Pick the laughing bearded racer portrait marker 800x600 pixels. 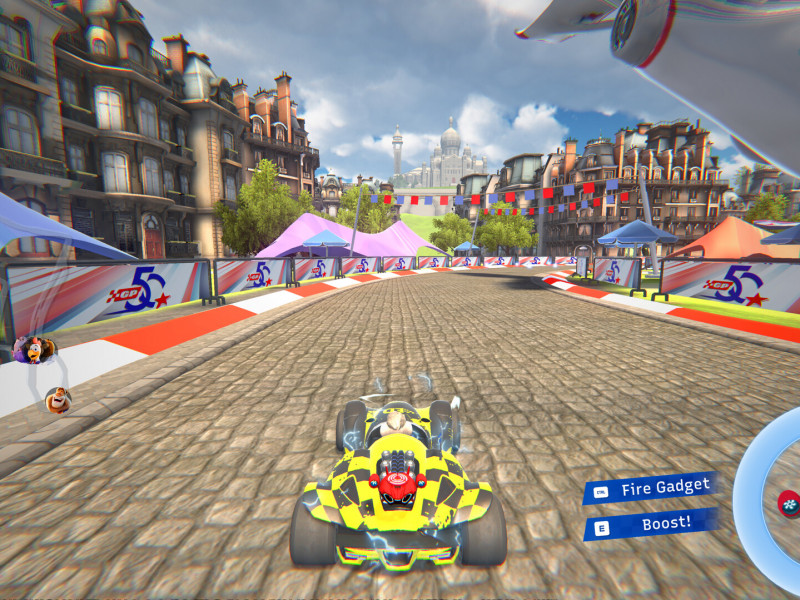(58, 400)
